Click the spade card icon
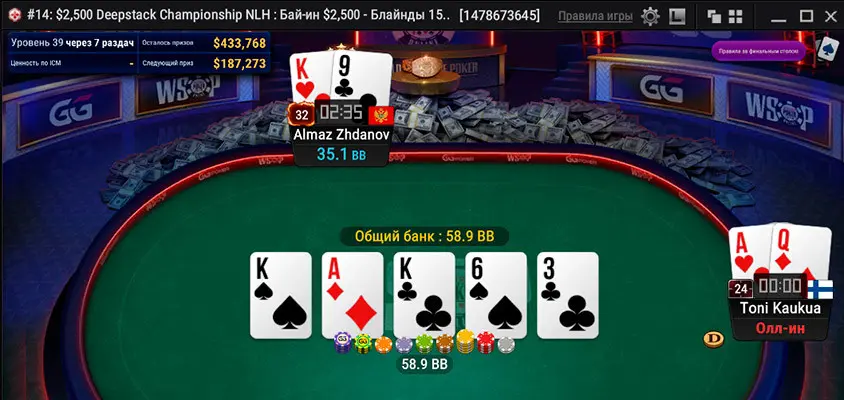 click(x=827, y=48)
